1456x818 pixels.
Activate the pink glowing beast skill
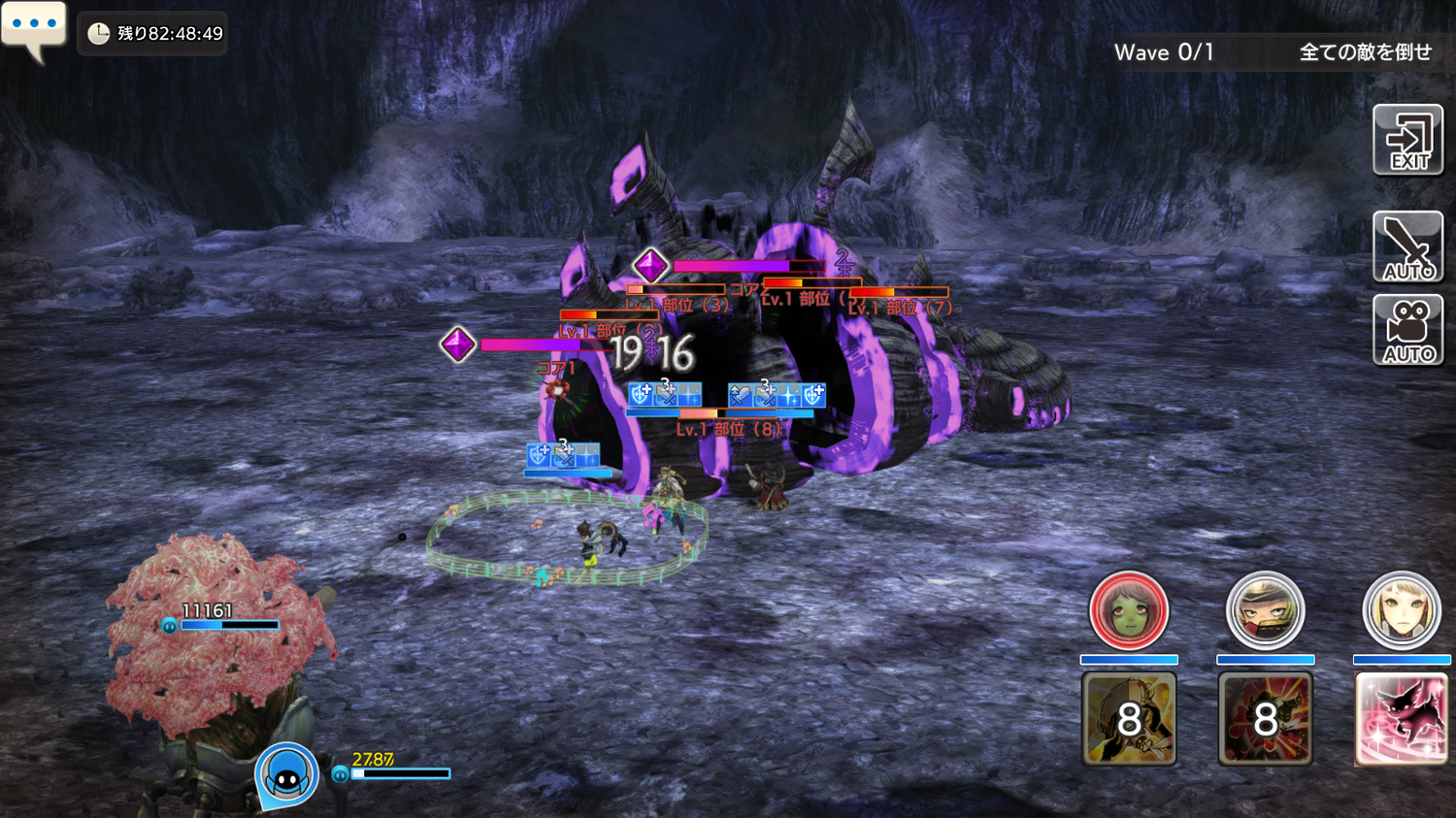1401,719
